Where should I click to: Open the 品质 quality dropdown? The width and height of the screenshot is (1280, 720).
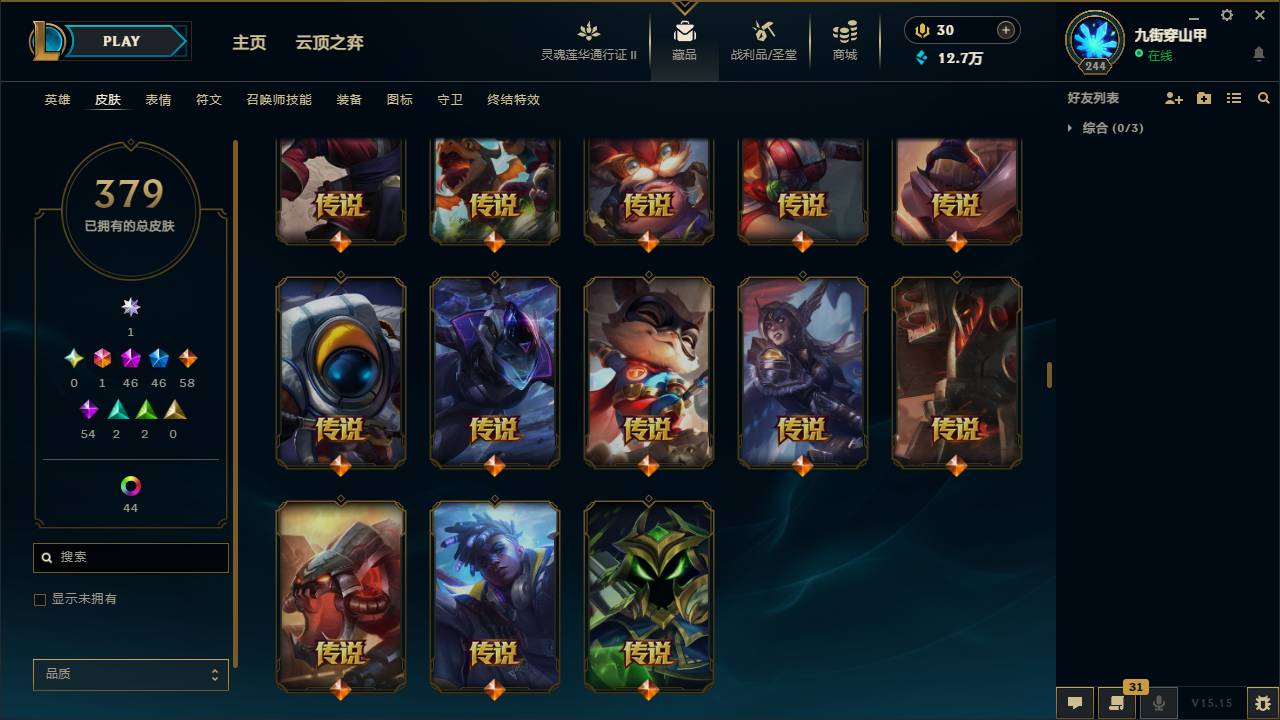(130, 674)
